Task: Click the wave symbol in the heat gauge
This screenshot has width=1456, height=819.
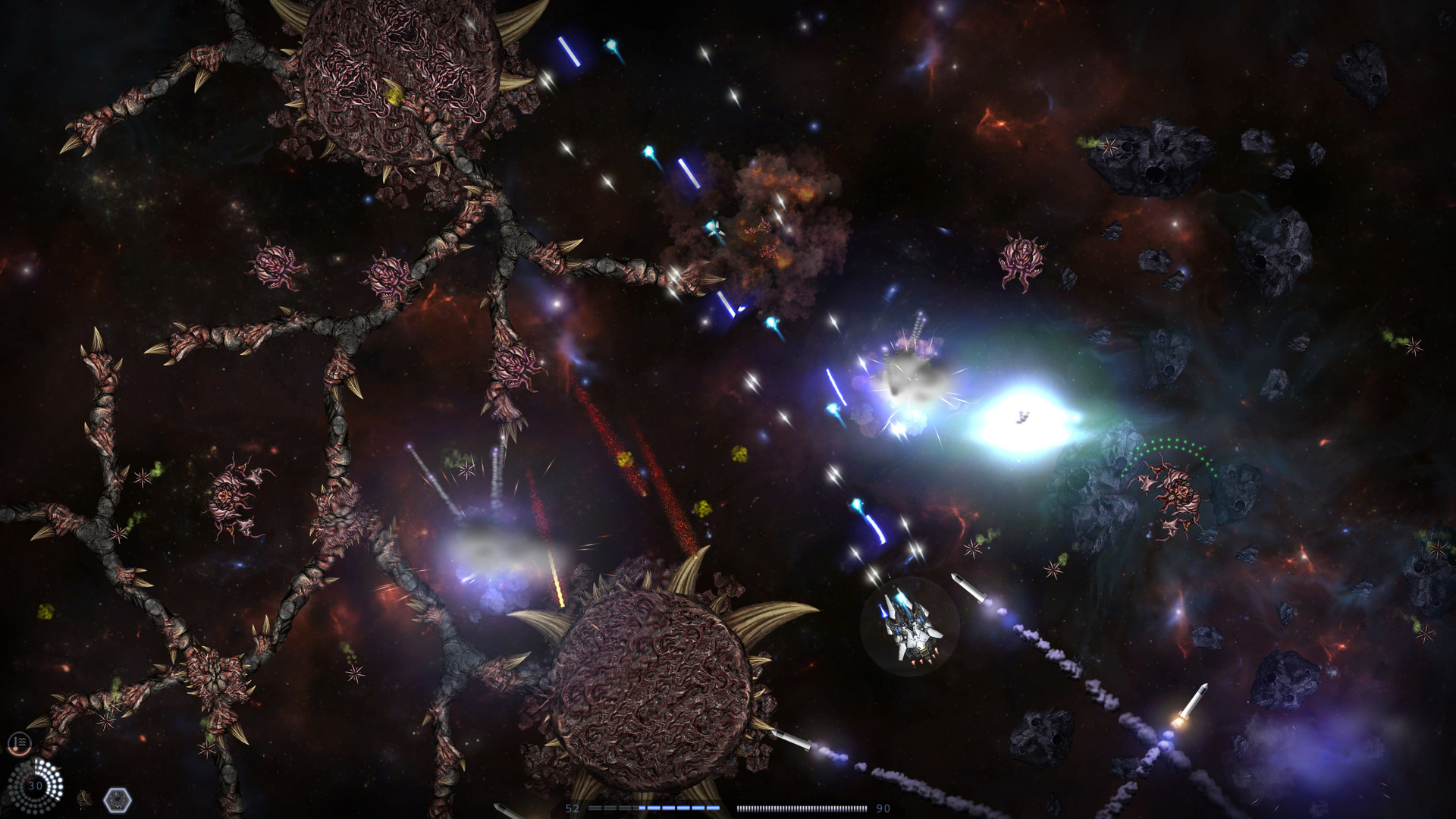Action: (21, 741)
